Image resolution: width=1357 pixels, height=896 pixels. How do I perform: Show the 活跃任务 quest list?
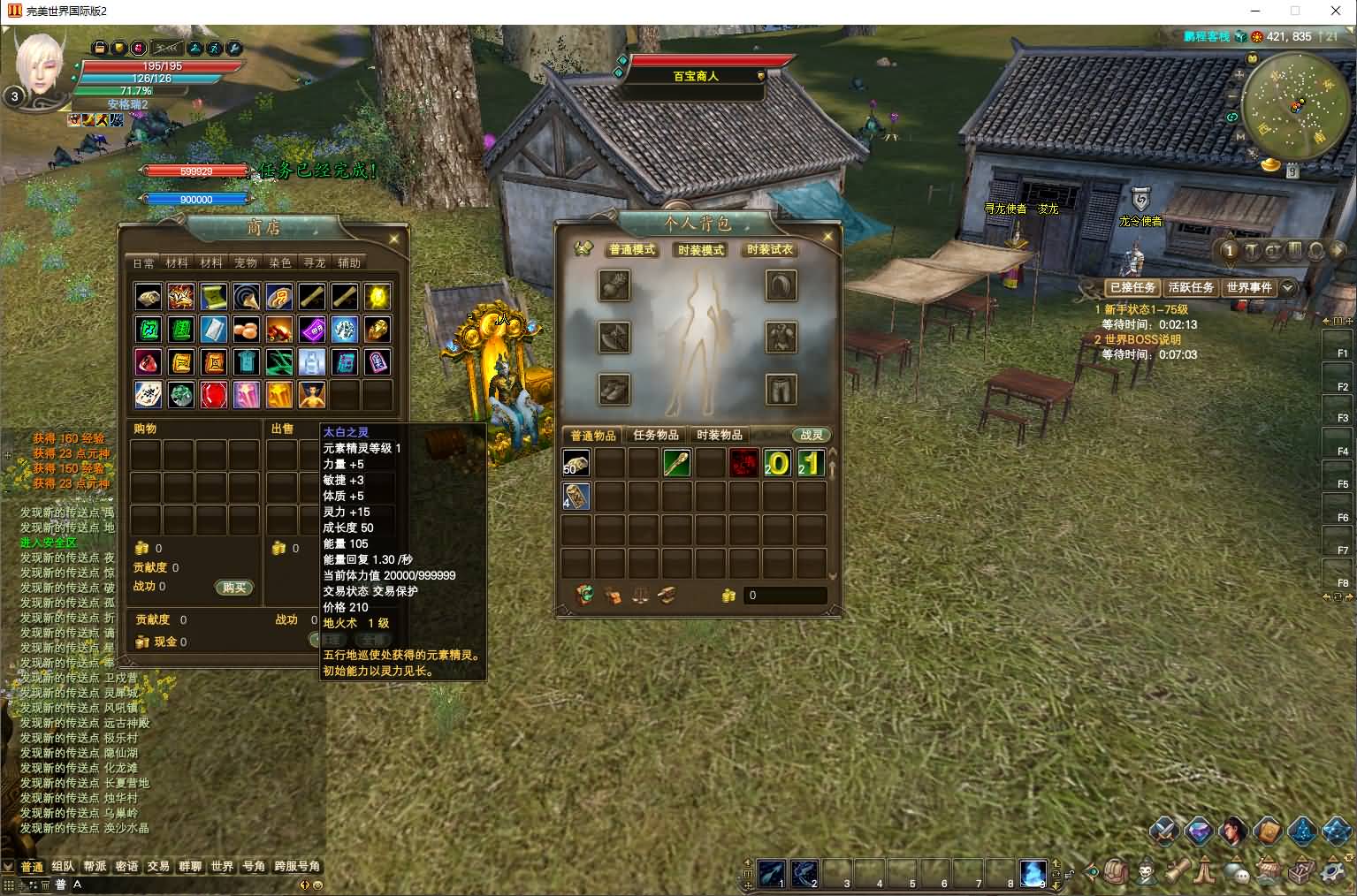click(x=1191, y=288)
